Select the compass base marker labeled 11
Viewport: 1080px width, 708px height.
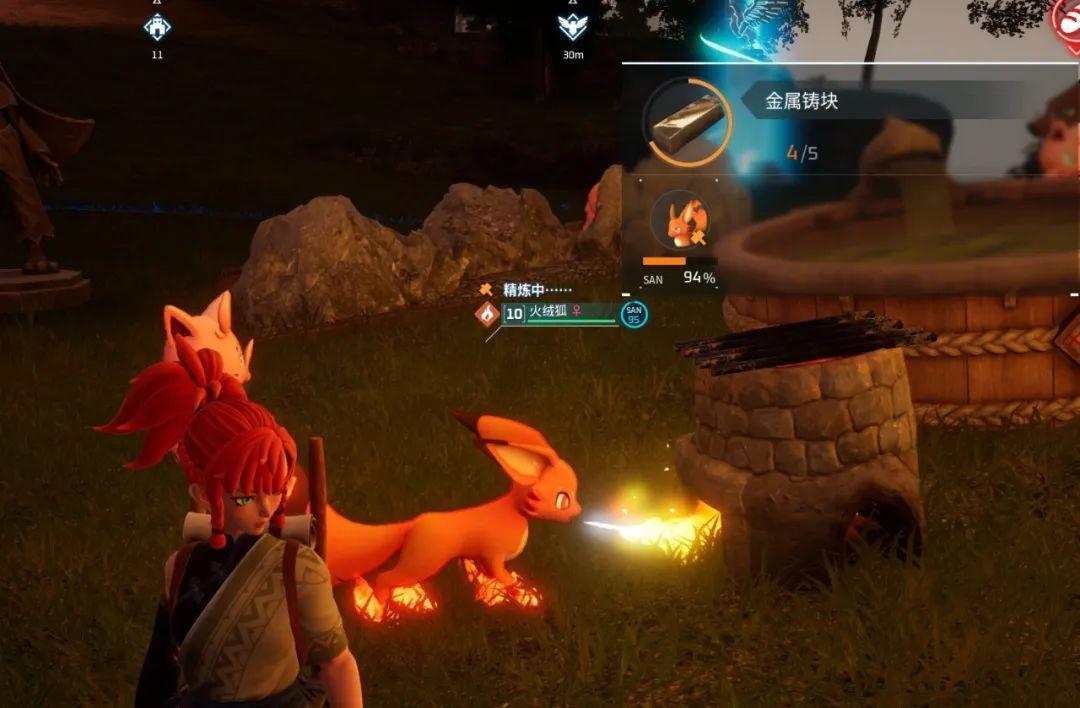[x=157, y=27]
